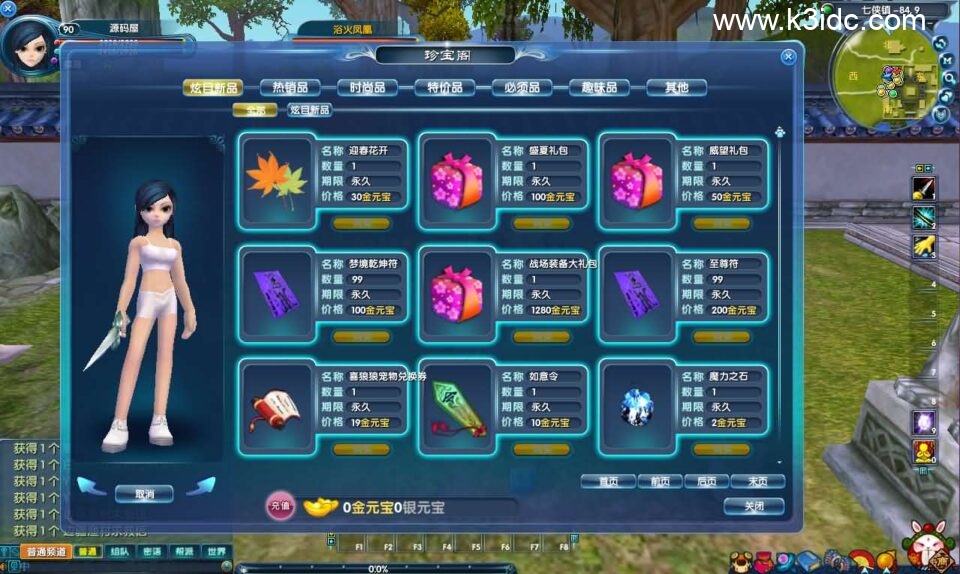Close the shop with the top-right X
Image resolution: width=960 pixels, height=574 pixels.
pos(788,57)
